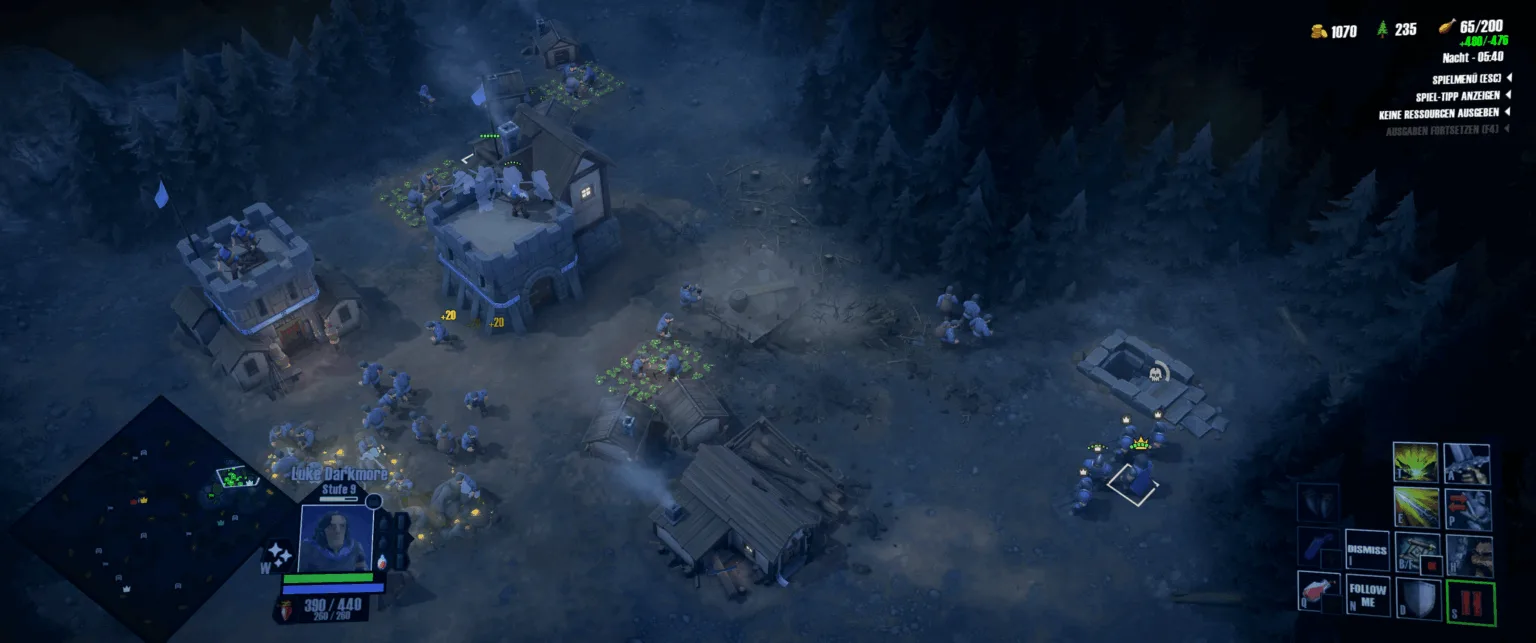Activate the green burst ability icon

coord(1415,463)
